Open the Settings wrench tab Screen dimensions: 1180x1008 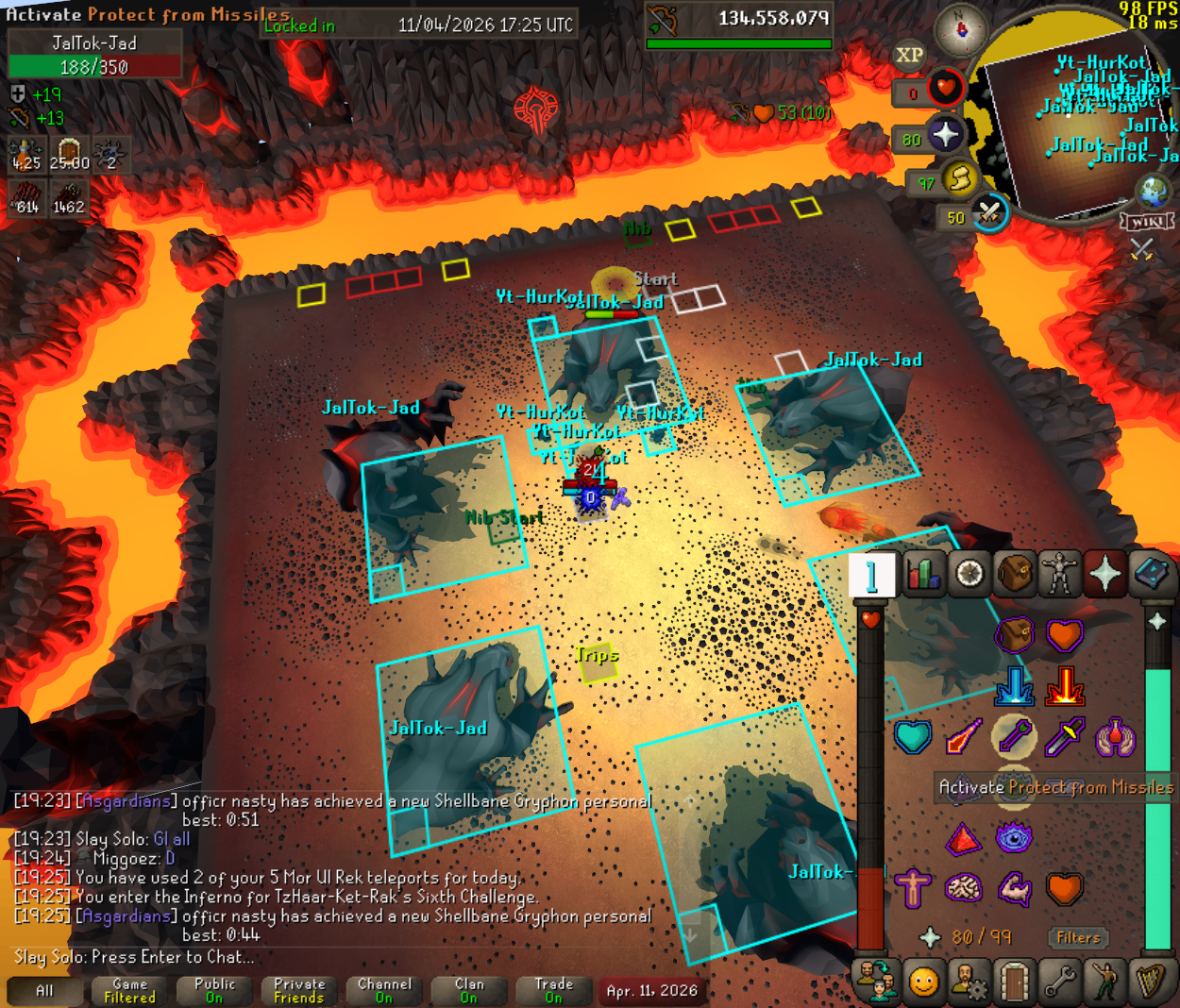(x=1060, y=983)
